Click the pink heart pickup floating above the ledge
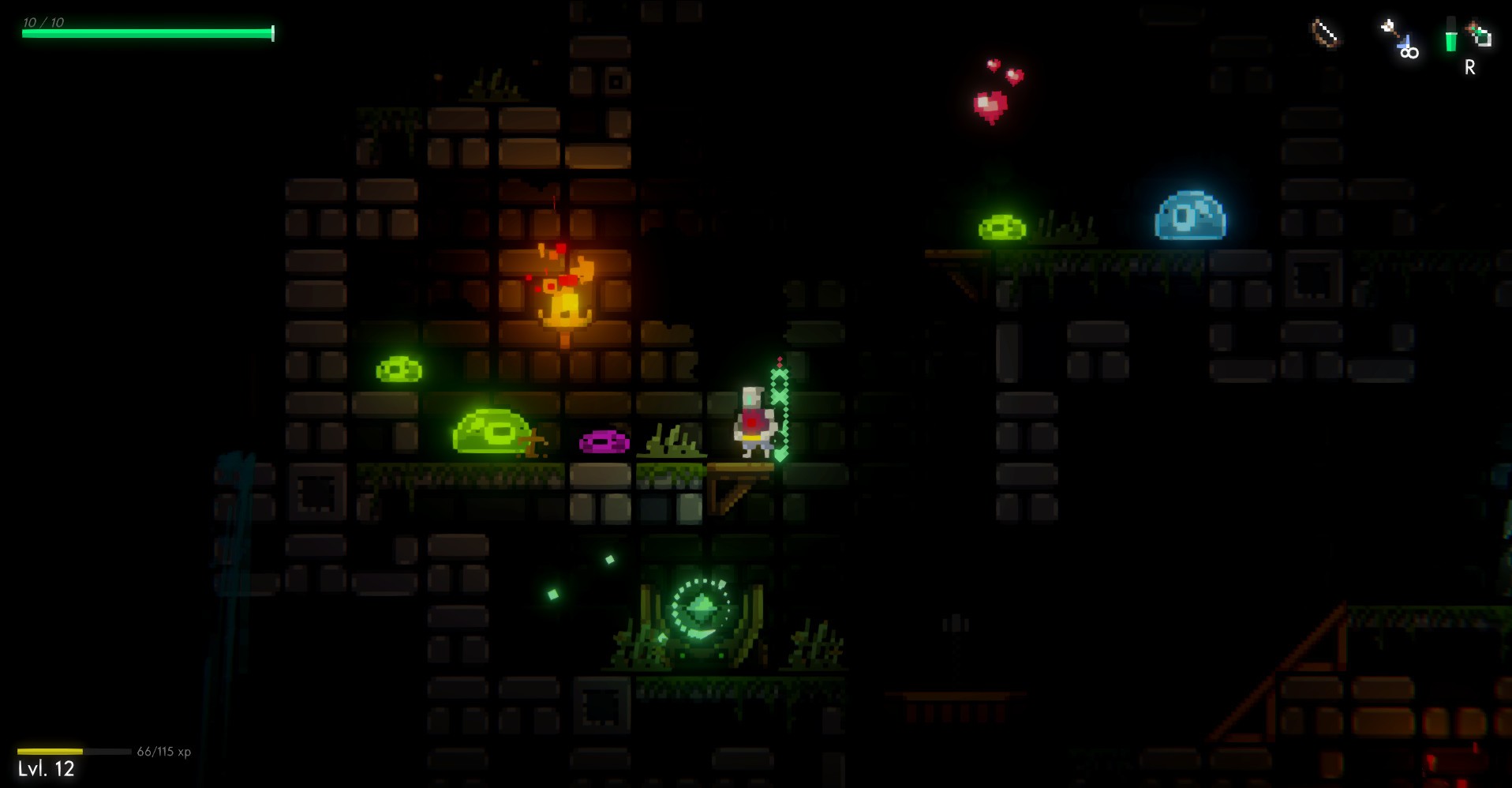The height and width of the screenshot is (788, 1512). point(989,105)
